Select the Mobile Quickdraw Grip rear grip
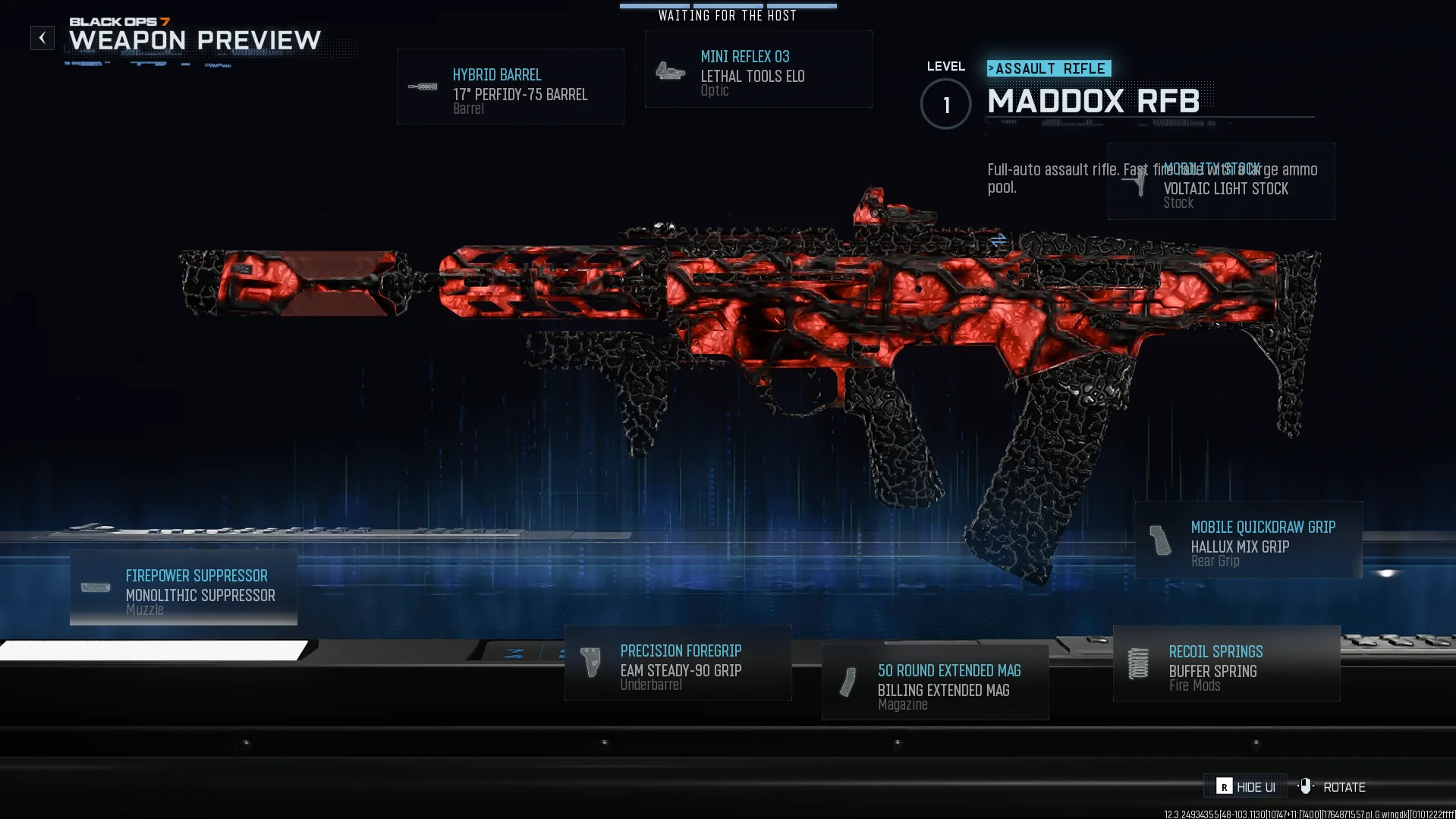Image resolution: width=1456 pixels, height=819 pixels. pos(1248,540)
